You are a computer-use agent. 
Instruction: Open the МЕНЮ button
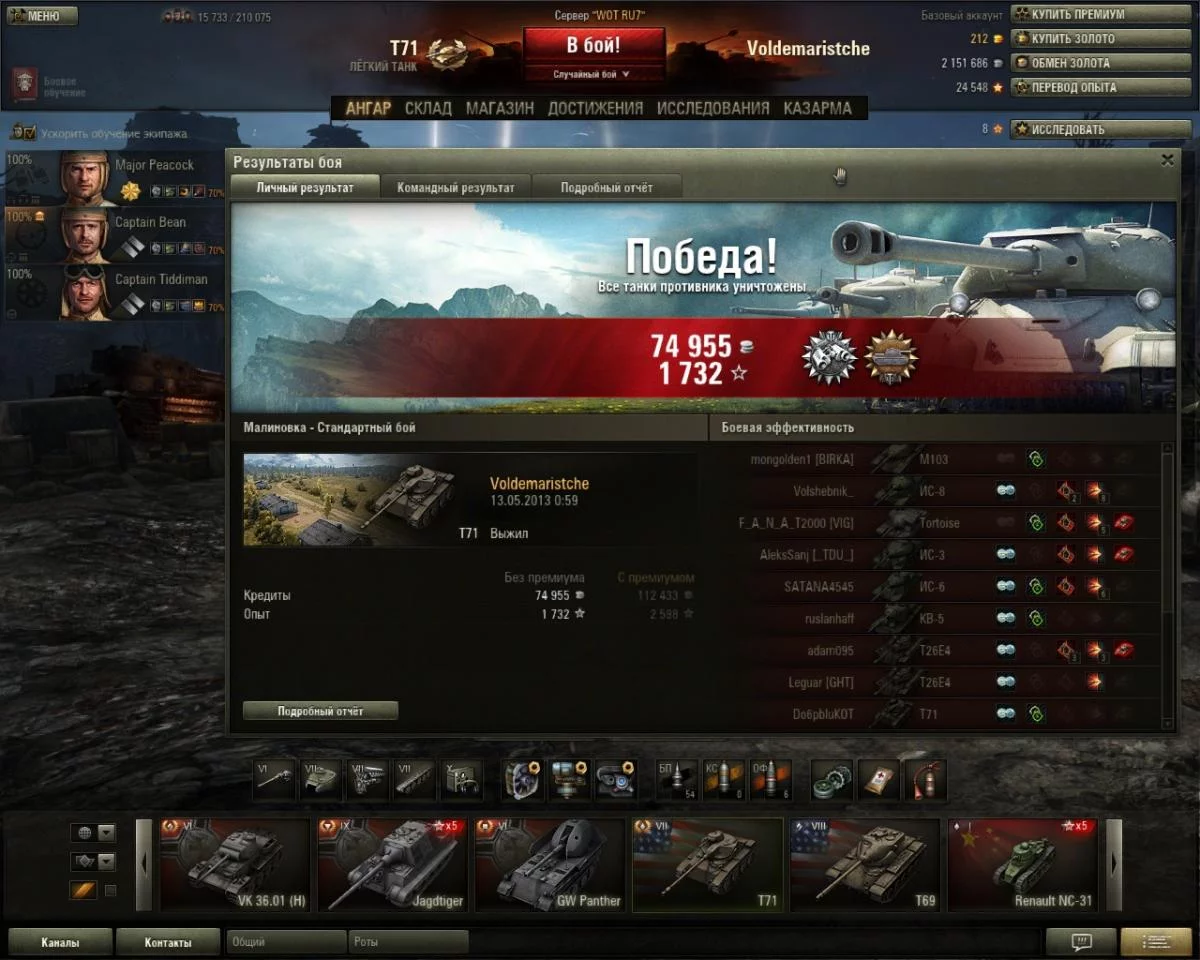click(40, 16)
